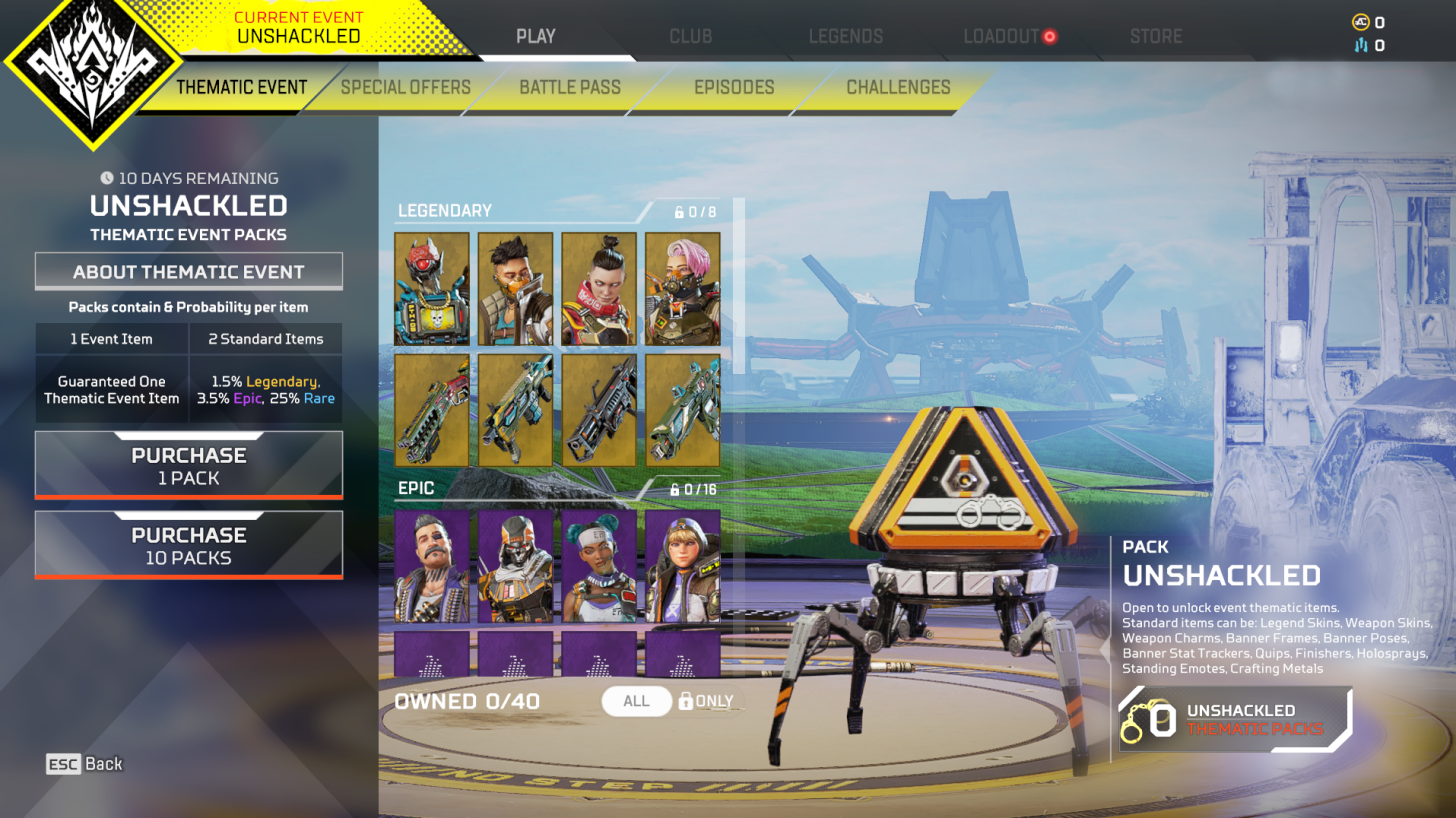Switch to the Battle Pass tab
1456x818 pixels.
pos(569,88)
